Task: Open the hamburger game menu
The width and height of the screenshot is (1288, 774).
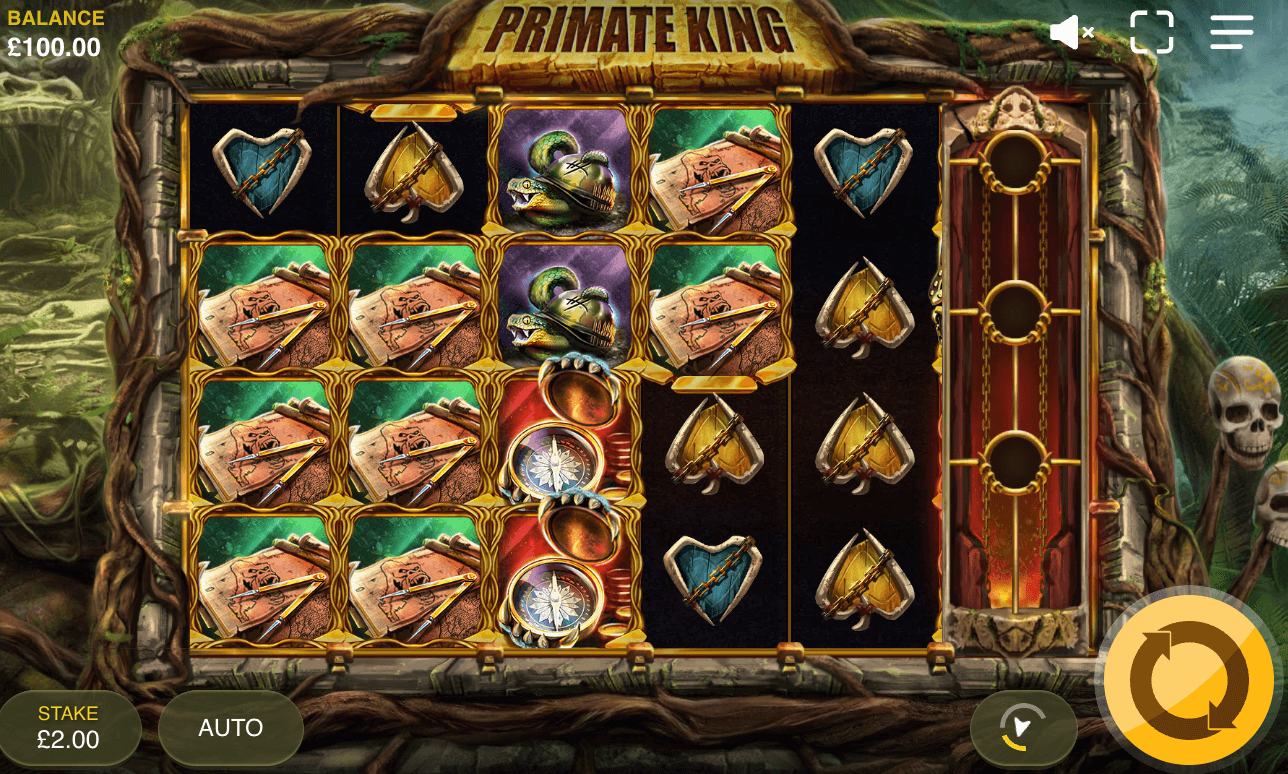Action: coord(1231,31)
